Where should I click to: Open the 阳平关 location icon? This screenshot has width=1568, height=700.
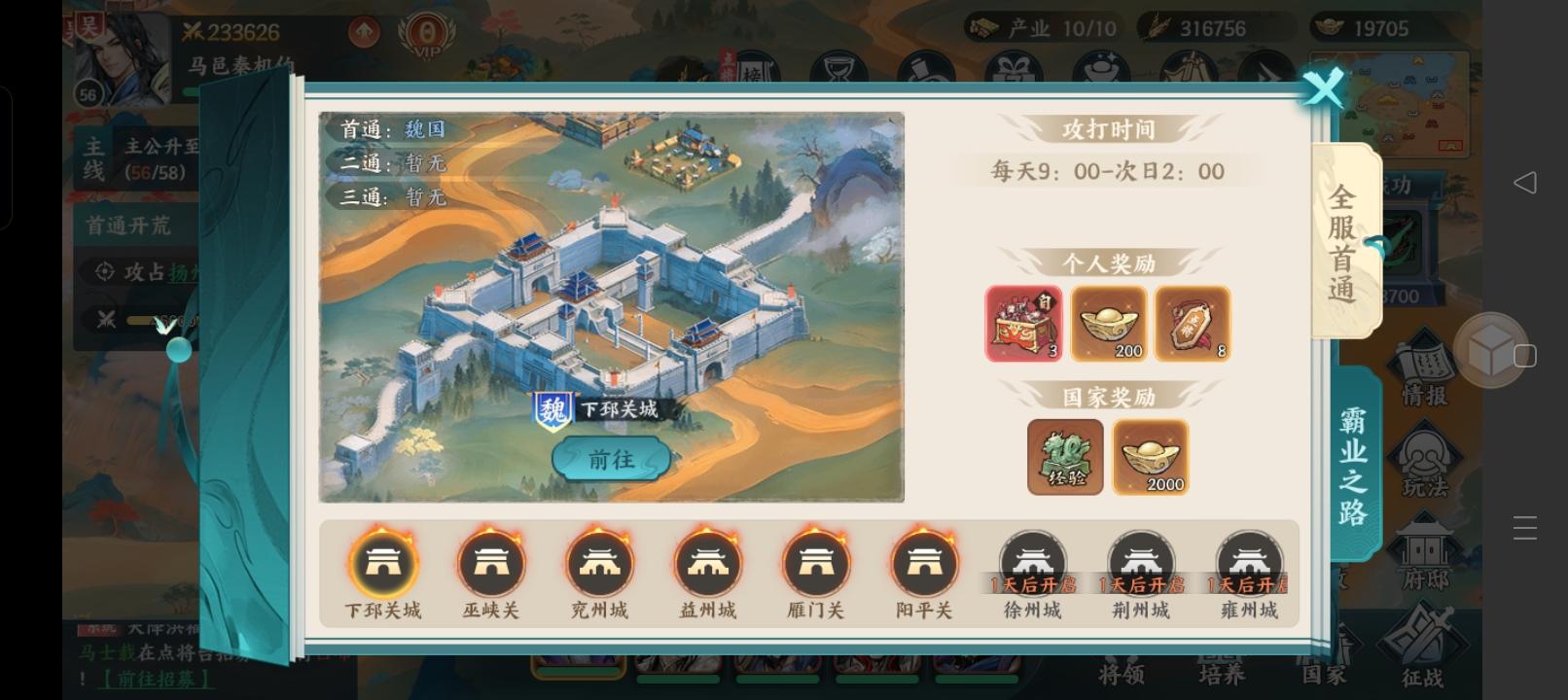pos(925,562)
